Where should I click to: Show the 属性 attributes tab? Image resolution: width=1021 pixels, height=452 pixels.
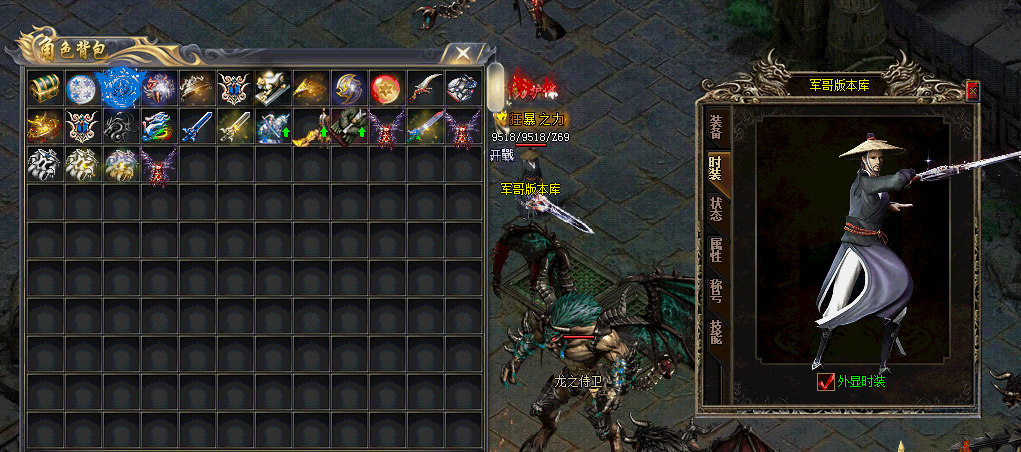click(716, 250)
